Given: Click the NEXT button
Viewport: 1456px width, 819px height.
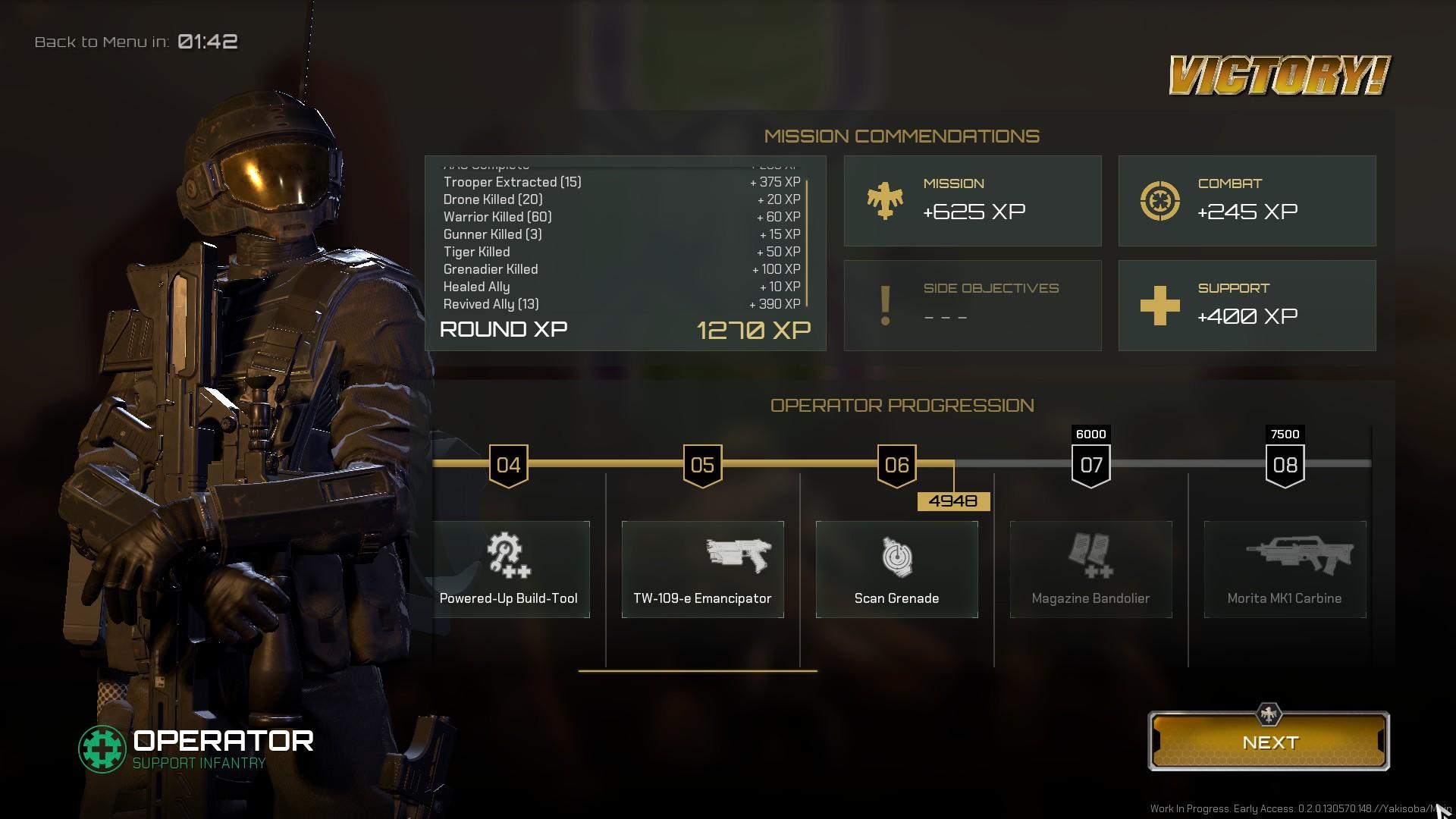Looking at the screenshot, I should (1269, 742).
